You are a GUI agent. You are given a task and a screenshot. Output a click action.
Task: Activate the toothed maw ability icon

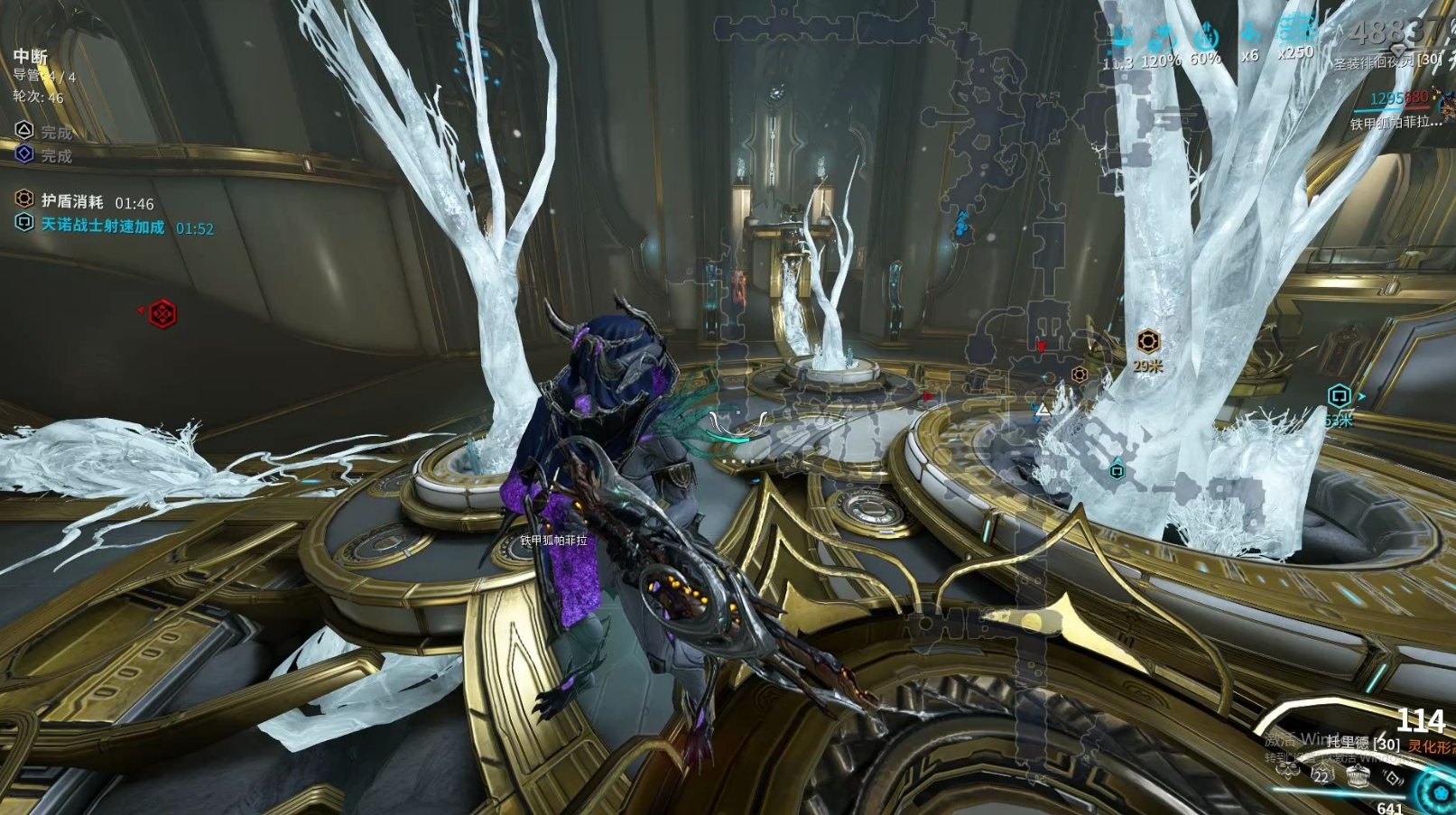point(1358,778)
